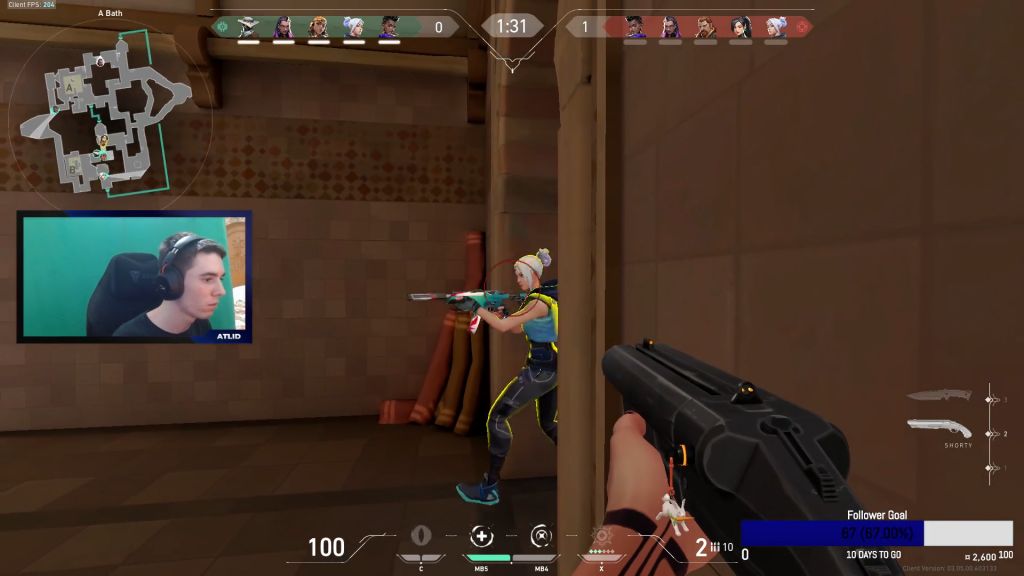The height and width of the screenshot is (576, 1024).
Task: Activate the ultimate ability icon above X
Action: point(602,535)
